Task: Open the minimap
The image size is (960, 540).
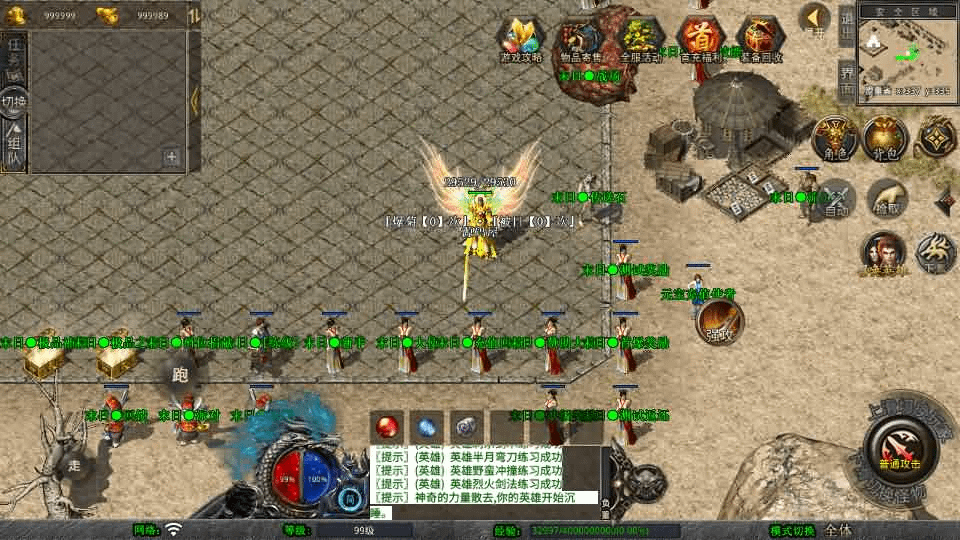Action: tap(904, 50)
